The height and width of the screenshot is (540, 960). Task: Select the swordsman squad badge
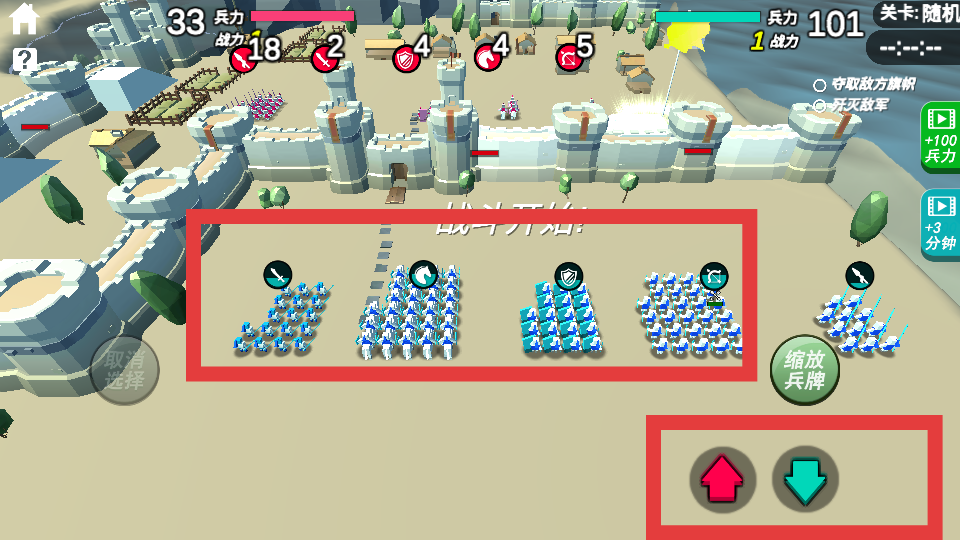278,273
